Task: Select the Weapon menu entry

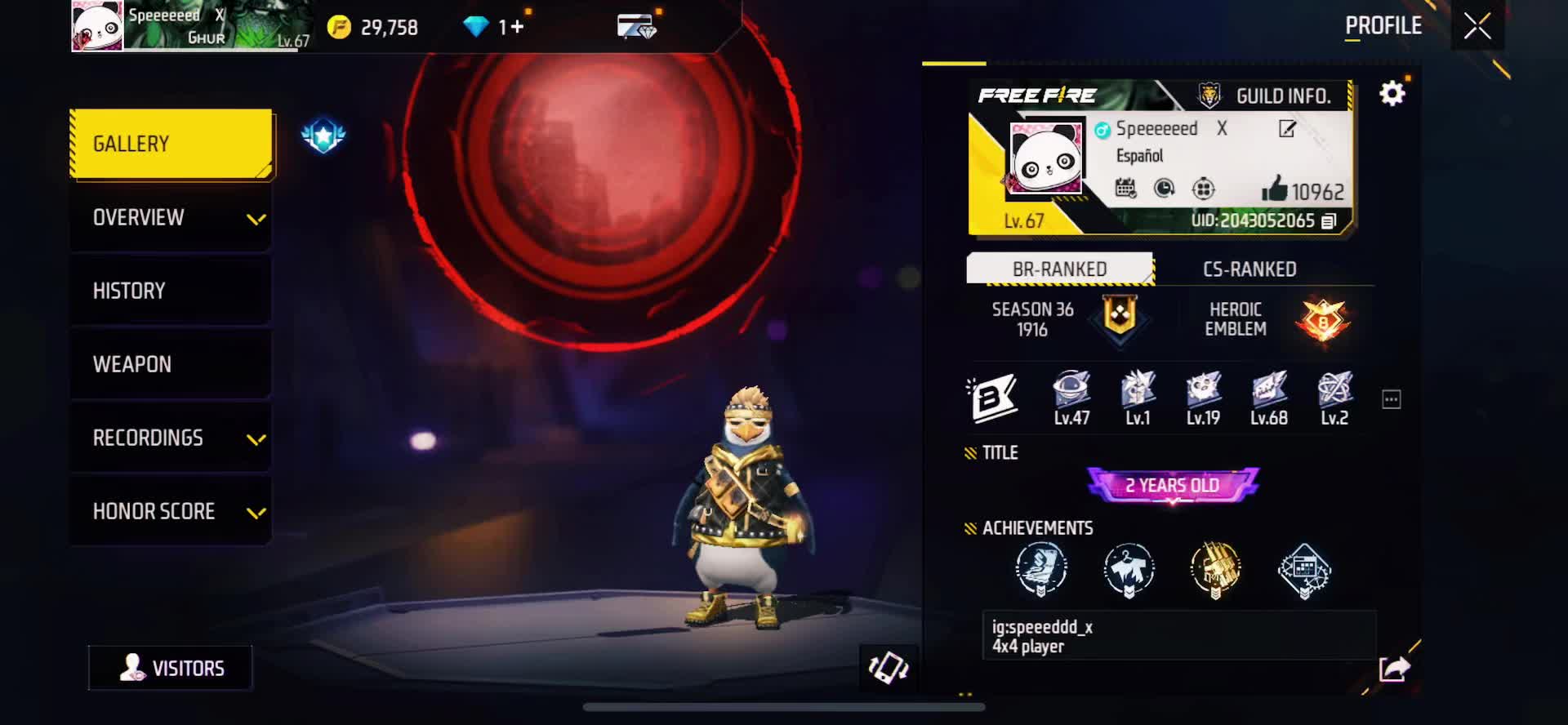Action: 171,364
